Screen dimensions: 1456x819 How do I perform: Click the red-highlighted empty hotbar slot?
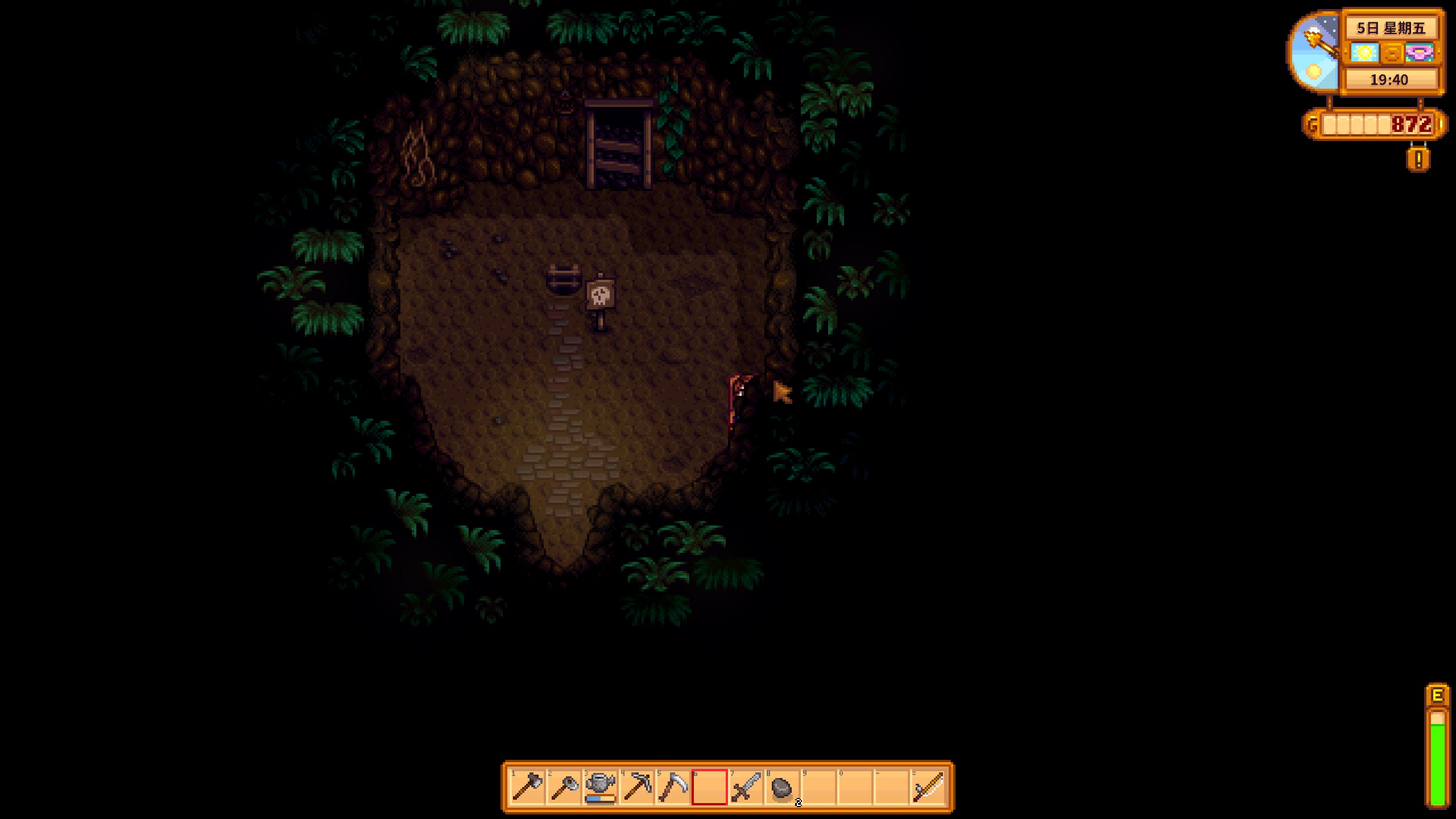709,787
